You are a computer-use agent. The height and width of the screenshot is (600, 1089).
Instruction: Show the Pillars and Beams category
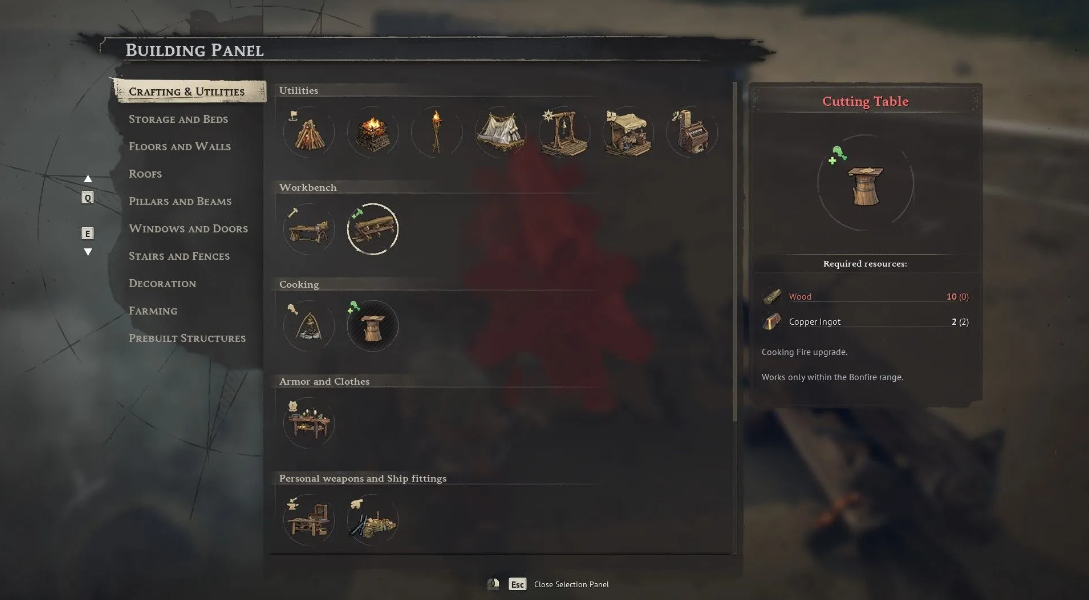click(x=180, y=201)
